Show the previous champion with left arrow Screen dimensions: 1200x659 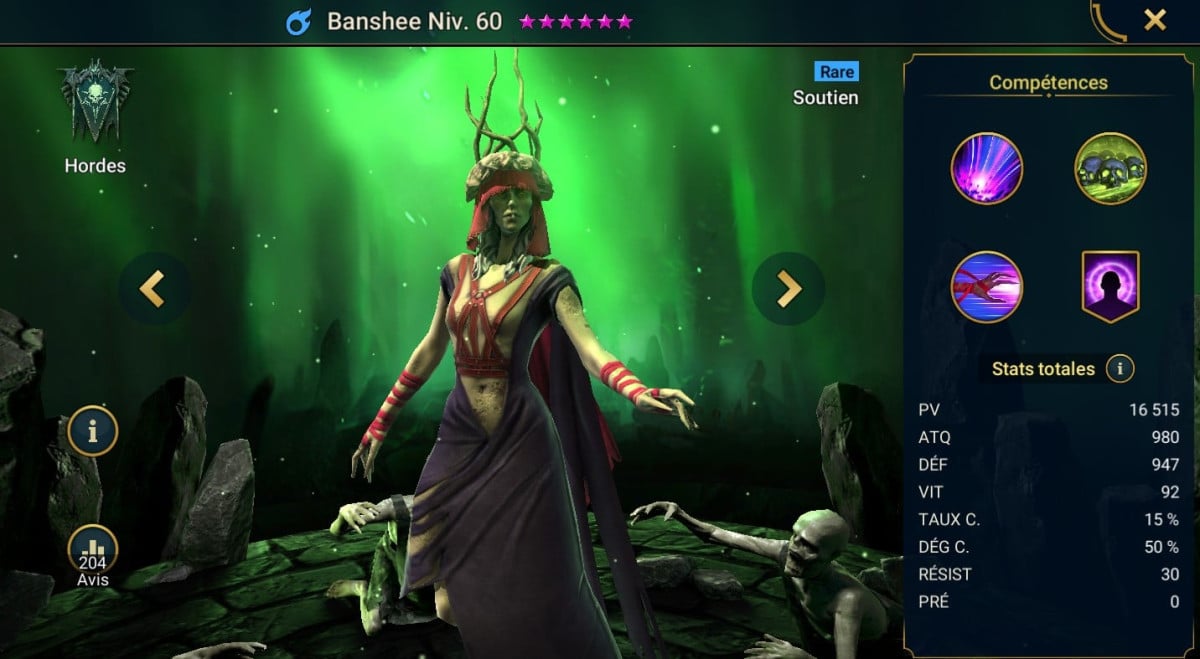click(x=152, y=289)
